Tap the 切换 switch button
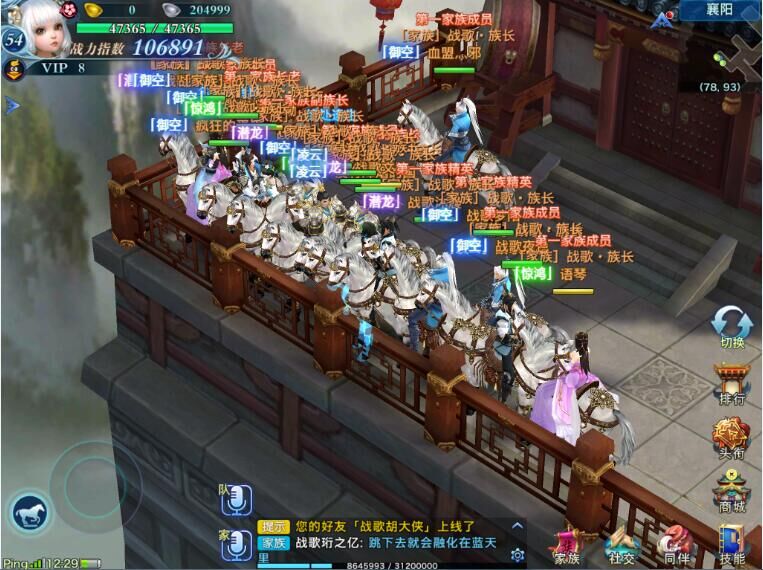763x570 pixels. [x=732, y=328]
